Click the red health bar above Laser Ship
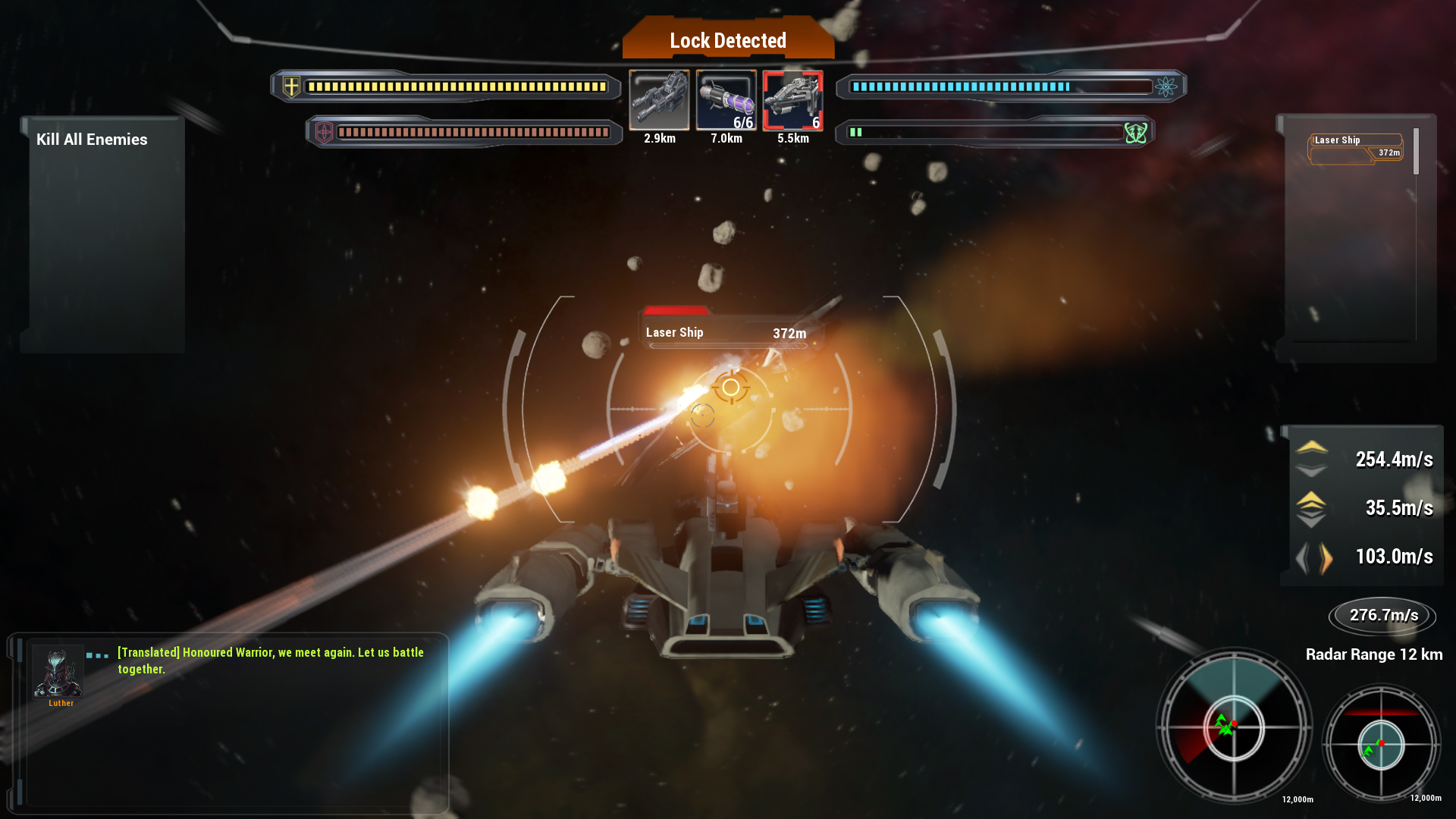Viewport: 1456px width, 819px height. click(x=677, y=309)
